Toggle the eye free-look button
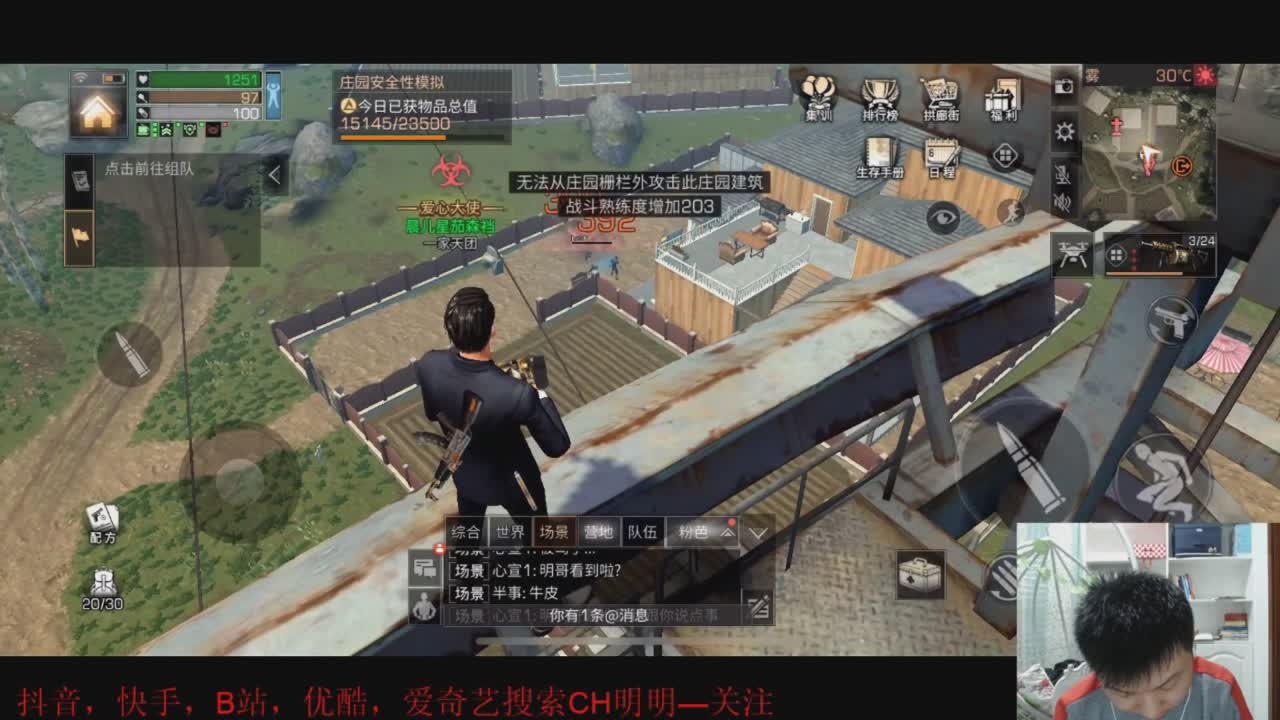The image size is (1280, 720). [942, 217]
